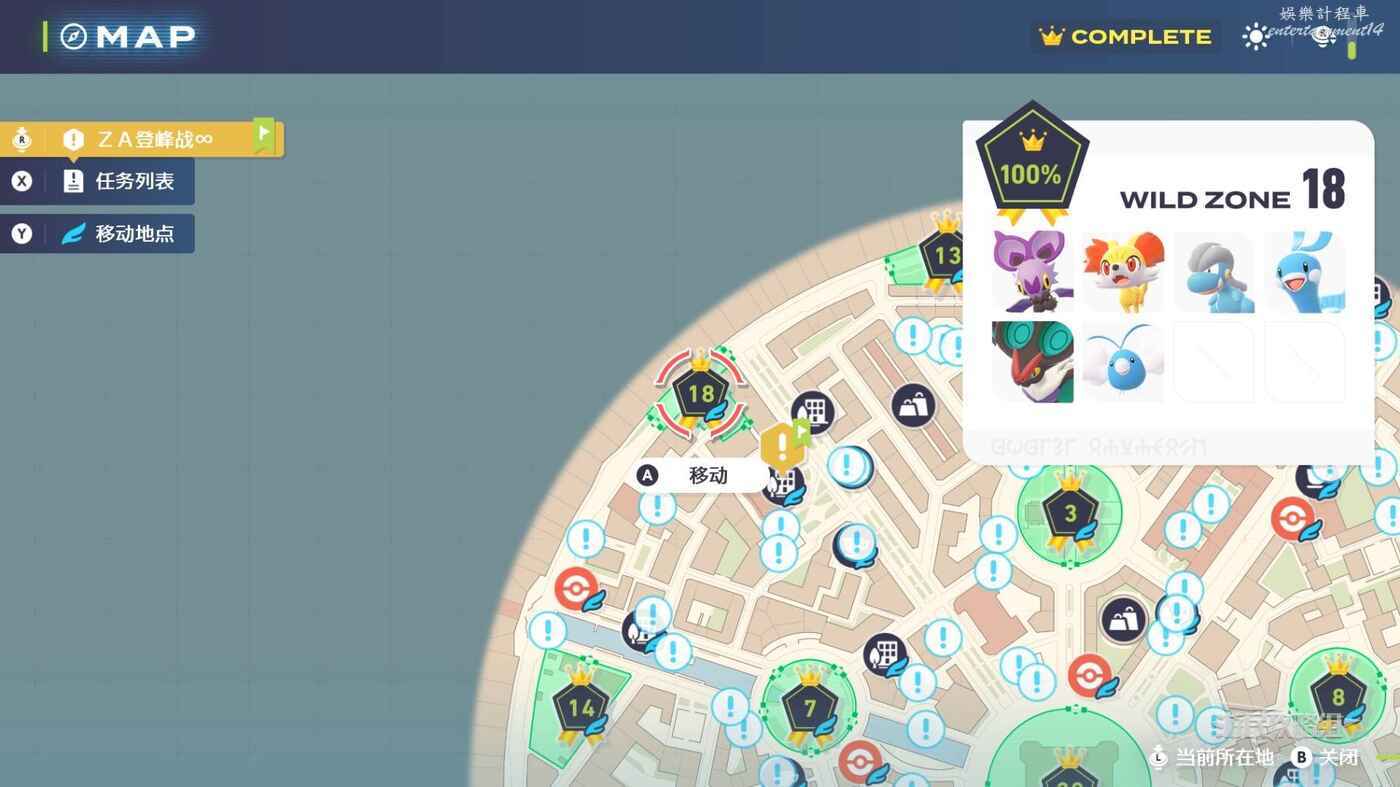Select Wild Zone 8 marker on map
Image resolution: width=1400 pixels, height=787 pixels.
(1338, 697)
